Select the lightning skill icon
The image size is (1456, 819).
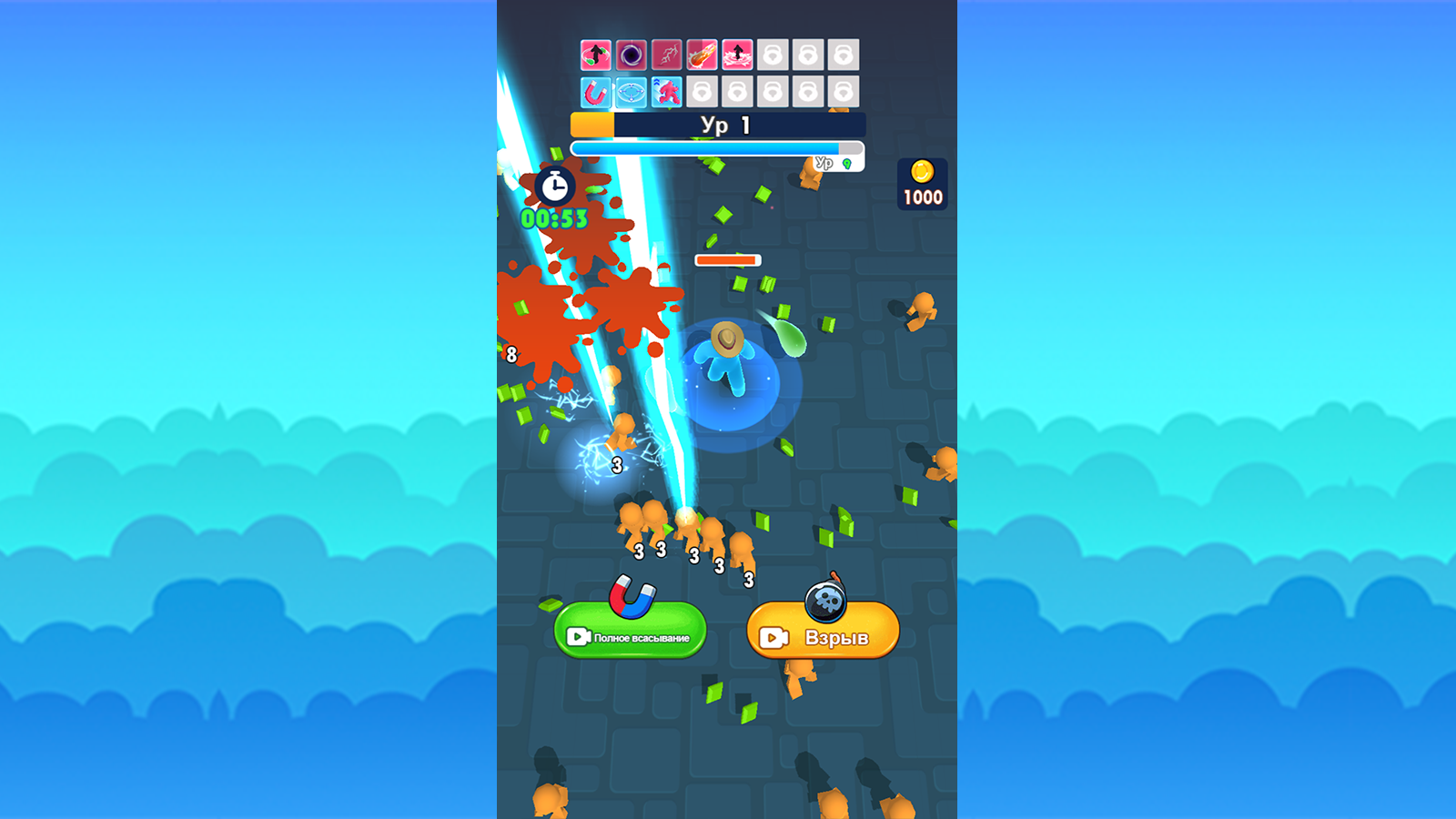click(666, 55)
